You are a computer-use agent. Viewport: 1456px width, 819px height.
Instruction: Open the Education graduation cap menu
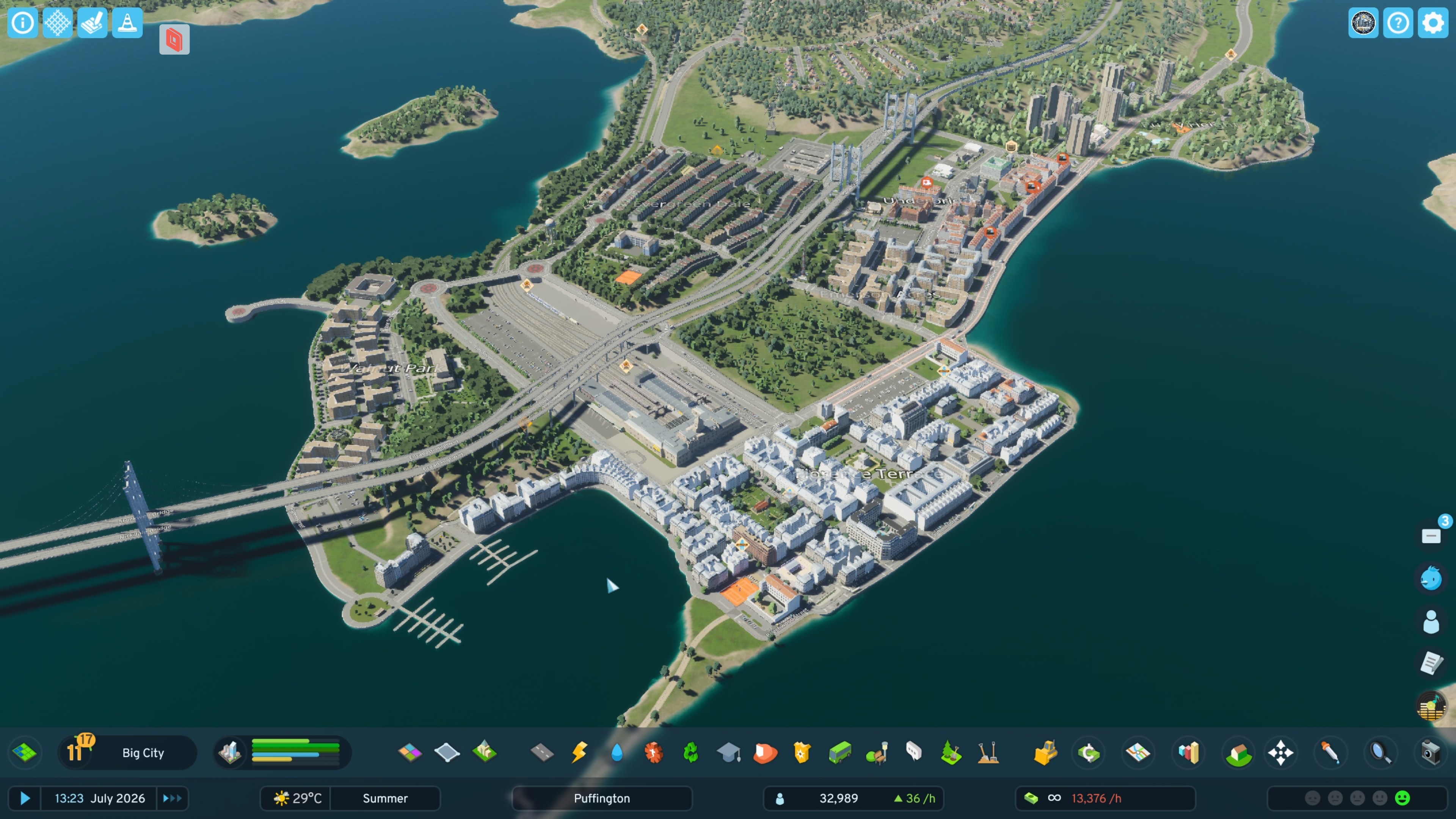click(728, 752)
